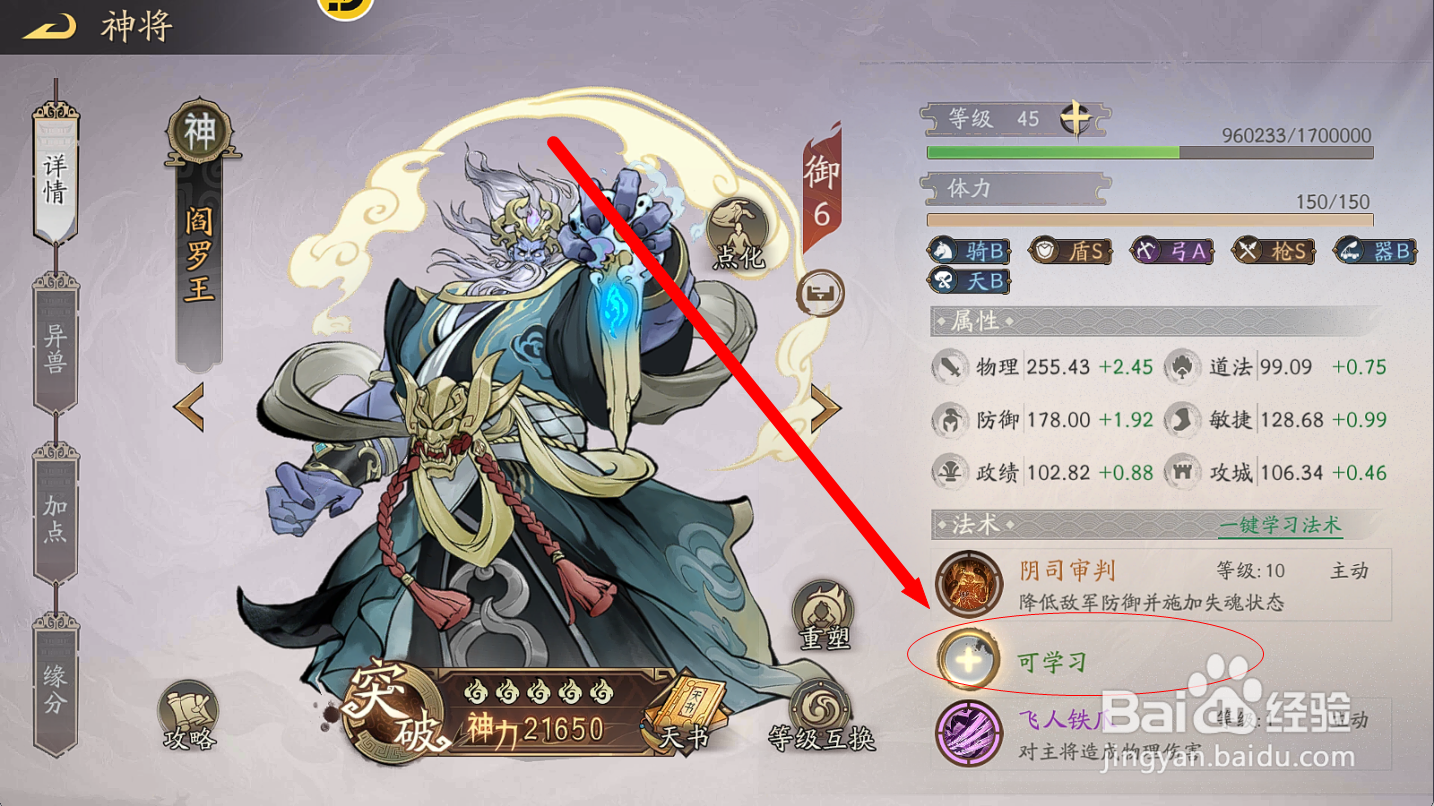The image size is (1434, 806).
Task: Click the level 45 experience progress bar
Action: (1150, 152)
